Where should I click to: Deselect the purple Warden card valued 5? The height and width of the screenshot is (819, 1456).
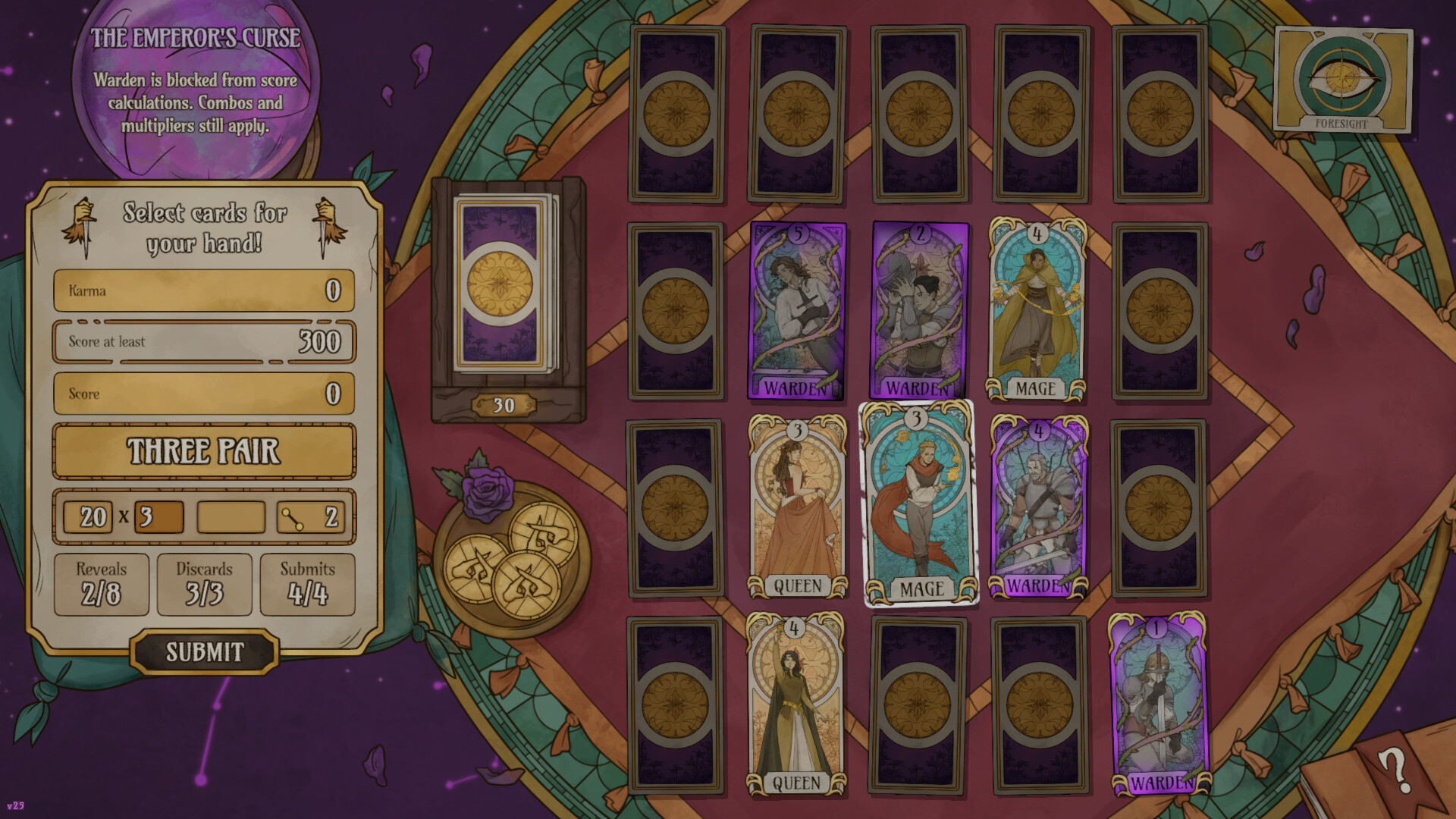tap(796, 311)
